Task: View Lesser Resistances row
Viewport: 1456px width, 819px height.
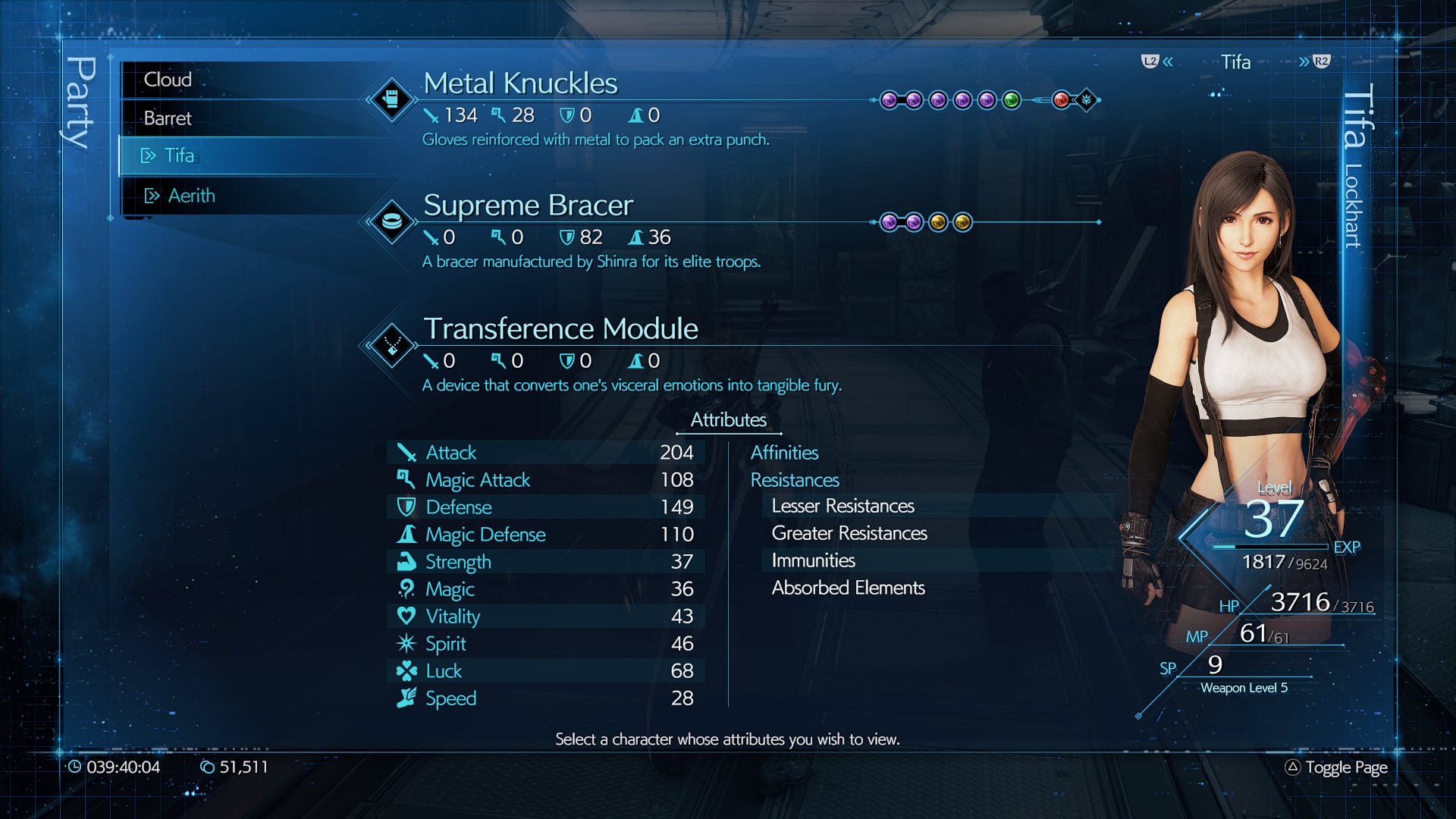Action: [843, 506]
